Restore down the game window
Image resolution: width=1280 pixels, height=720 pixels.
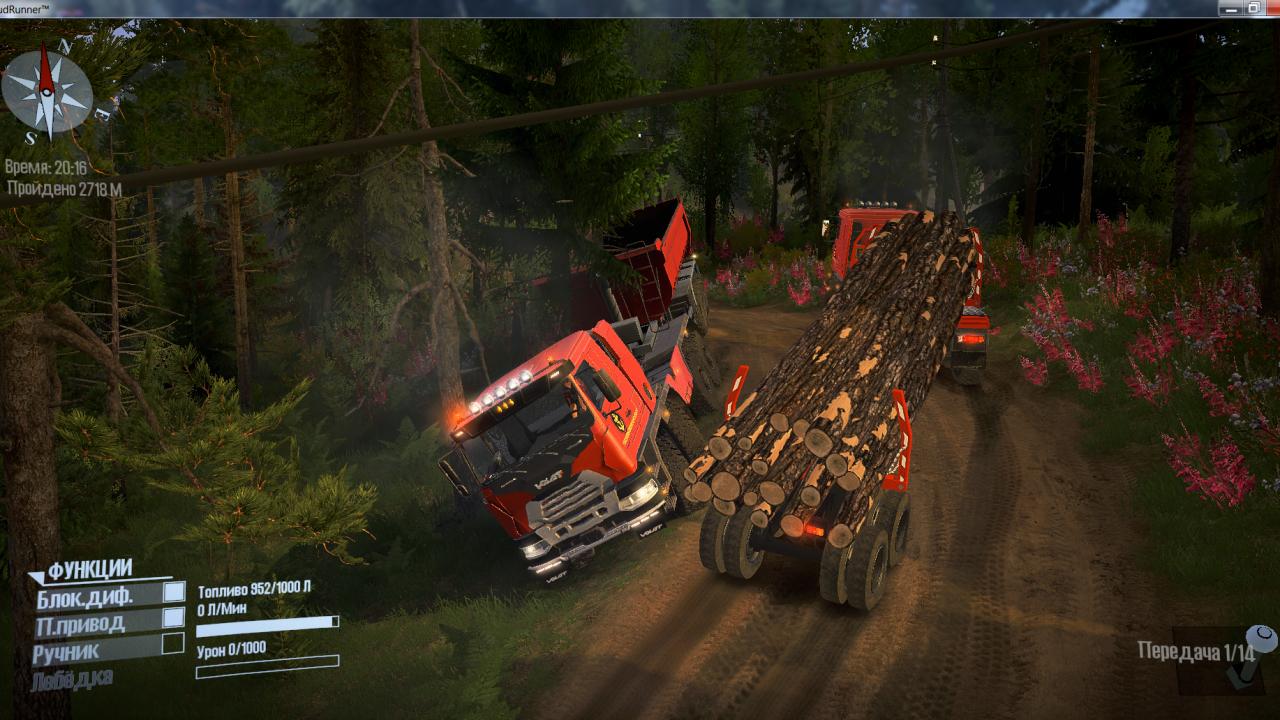(x=1253, y=8)
